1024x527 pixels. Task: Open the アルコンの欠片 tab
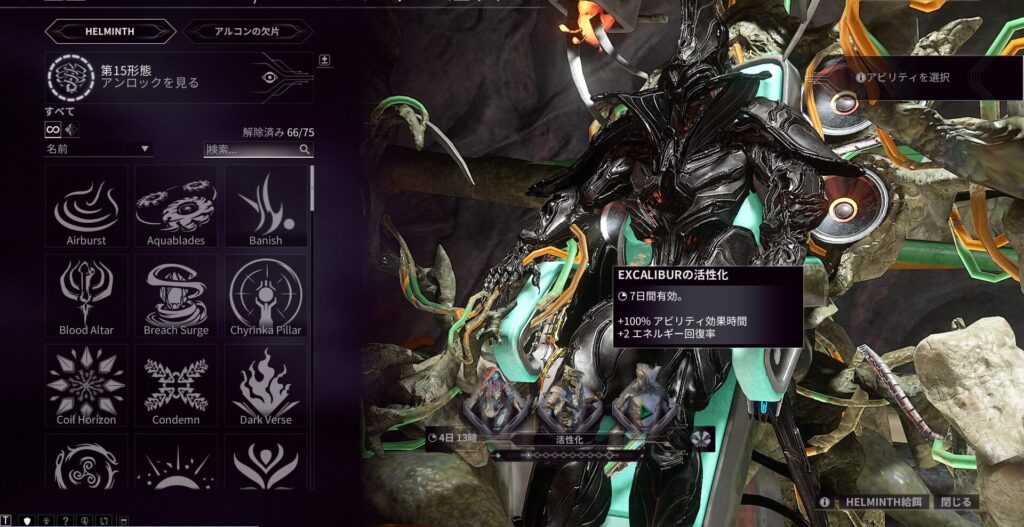[247, 32]
